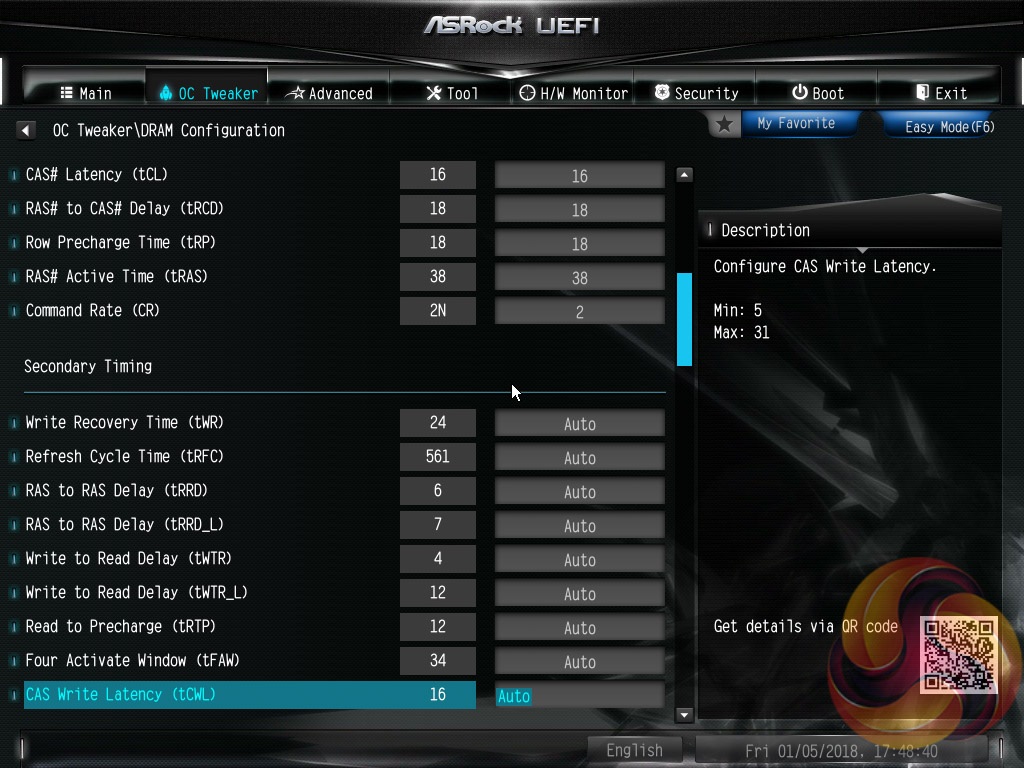Change the English language setting
Viewport: 1024px width, 768px height.
[x=634, y=750]
